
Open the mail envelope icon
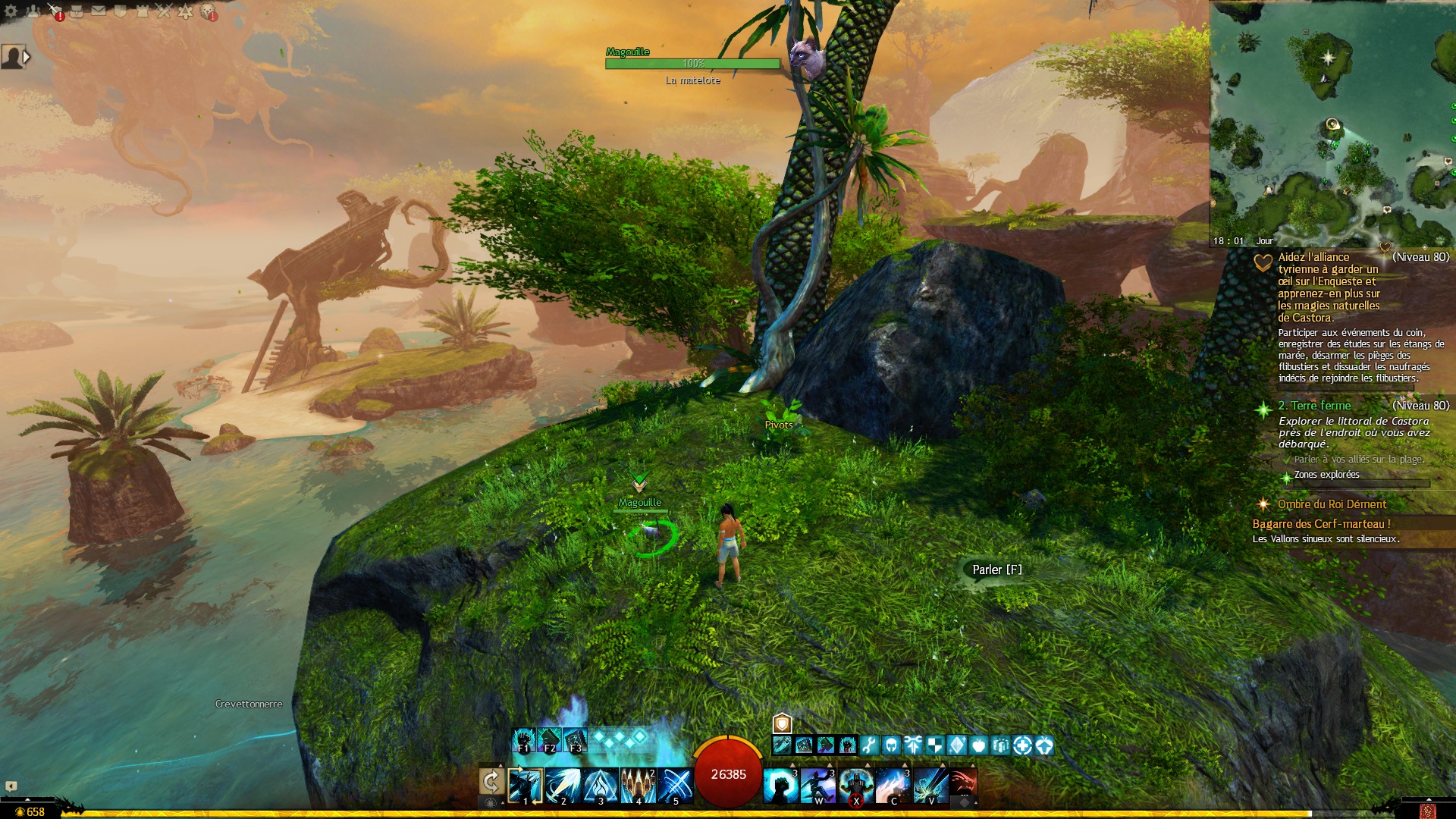99,11
